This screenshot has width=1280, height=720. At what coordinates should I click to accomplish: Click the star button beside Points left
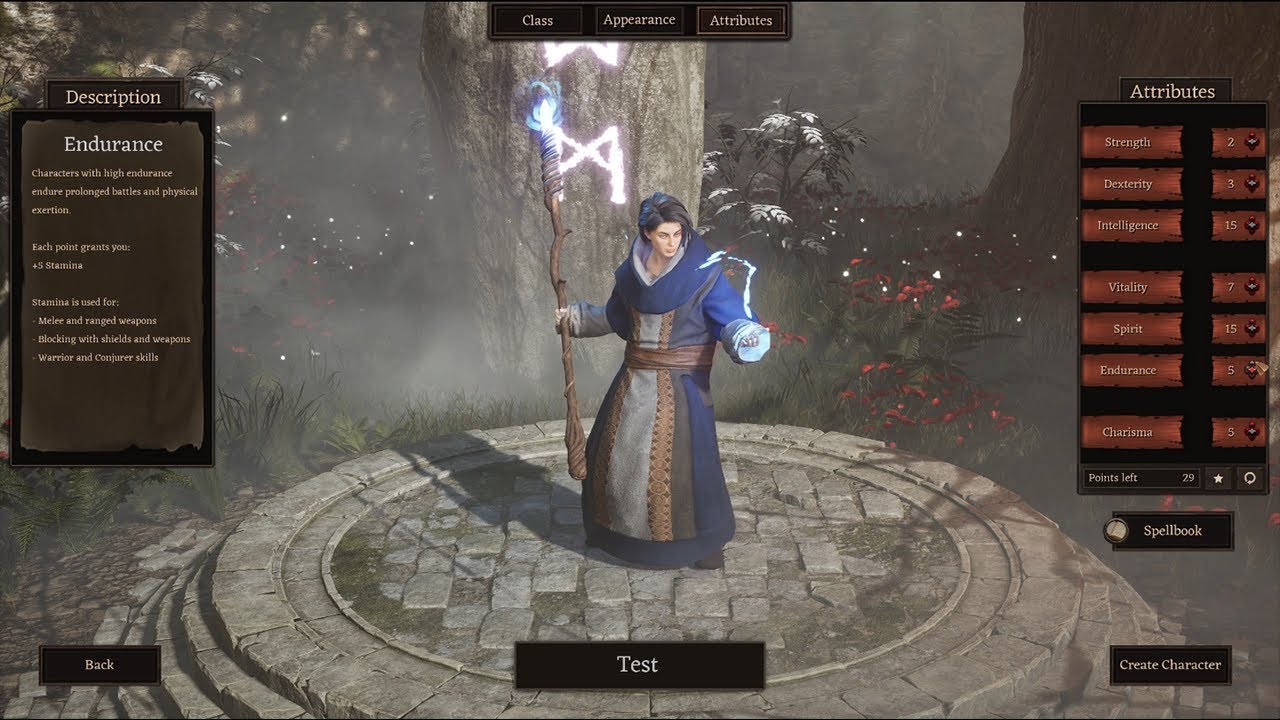tap(1218, 478)
